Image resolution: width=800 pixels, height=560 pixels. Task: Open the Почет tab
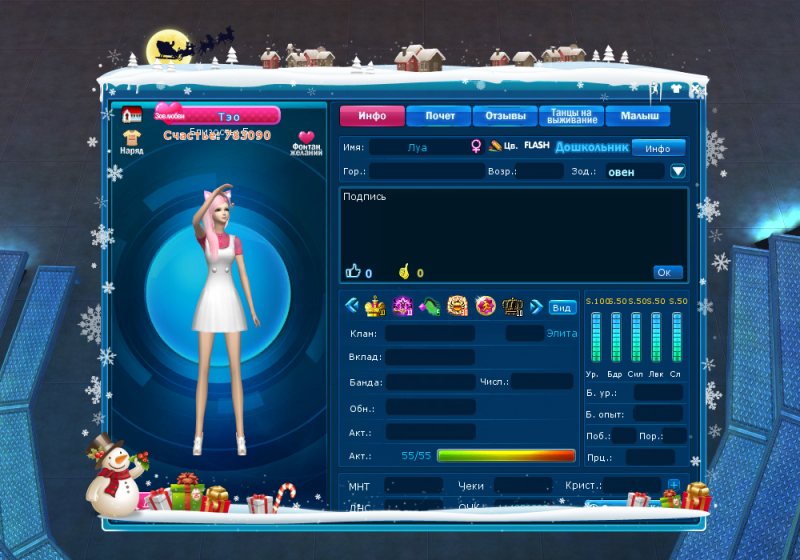439,116
